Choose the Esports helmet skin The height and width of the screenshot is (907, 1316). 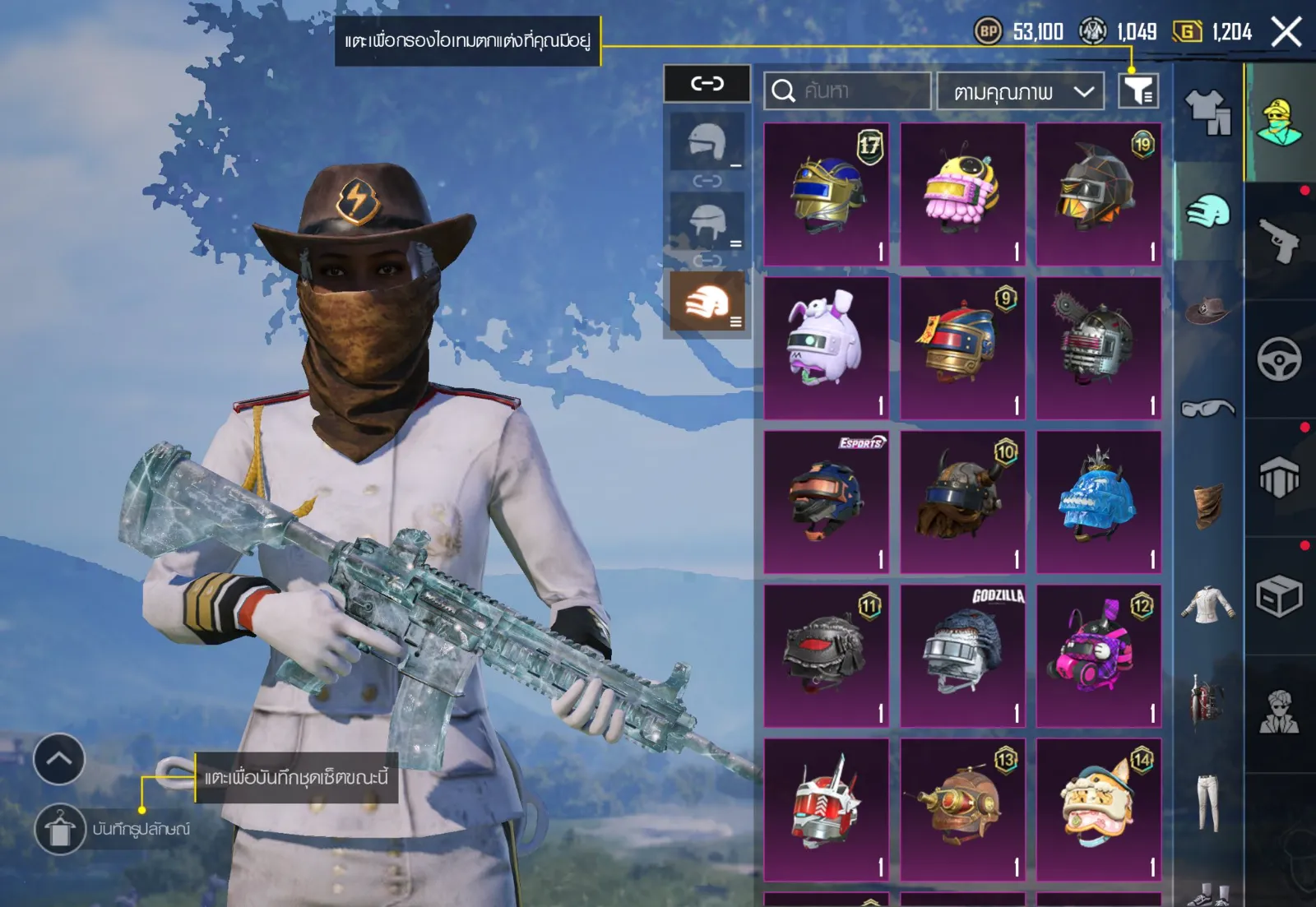click(x=826, y=502)
